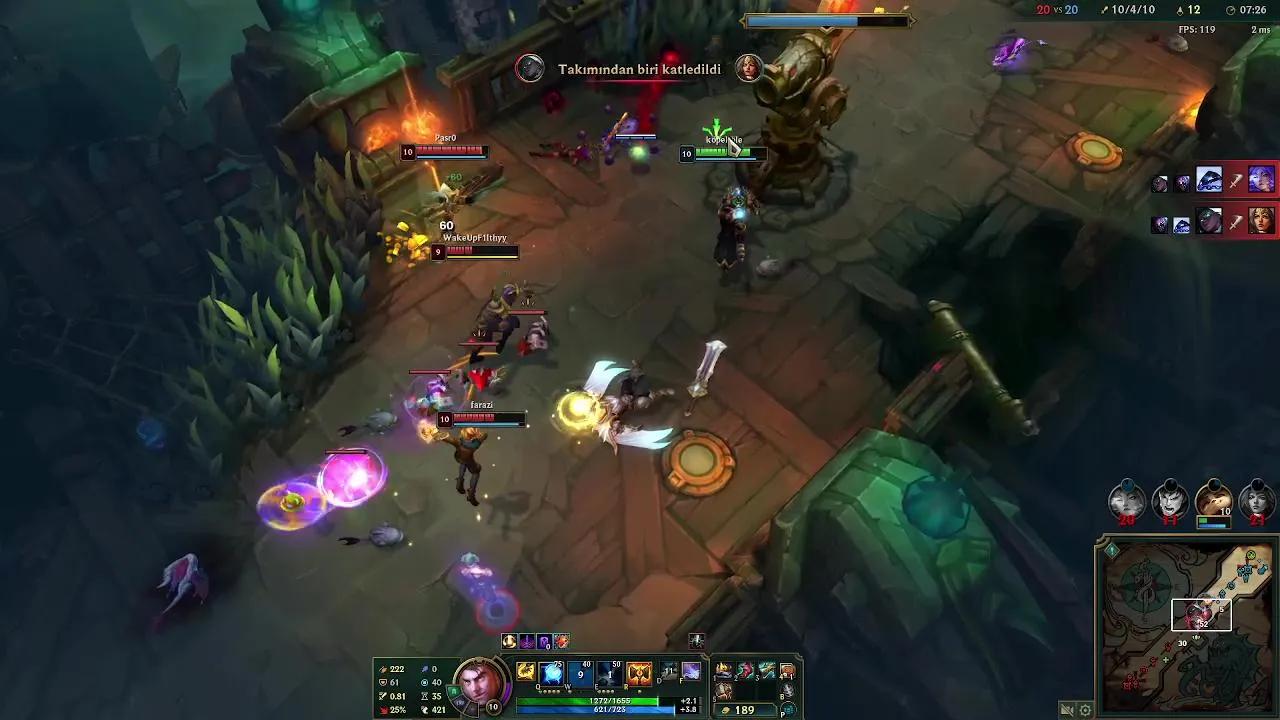This screenshot has height=720, width=1280.
Task: Open the settings gear beside the minimap
Action: pos(1085,710)
